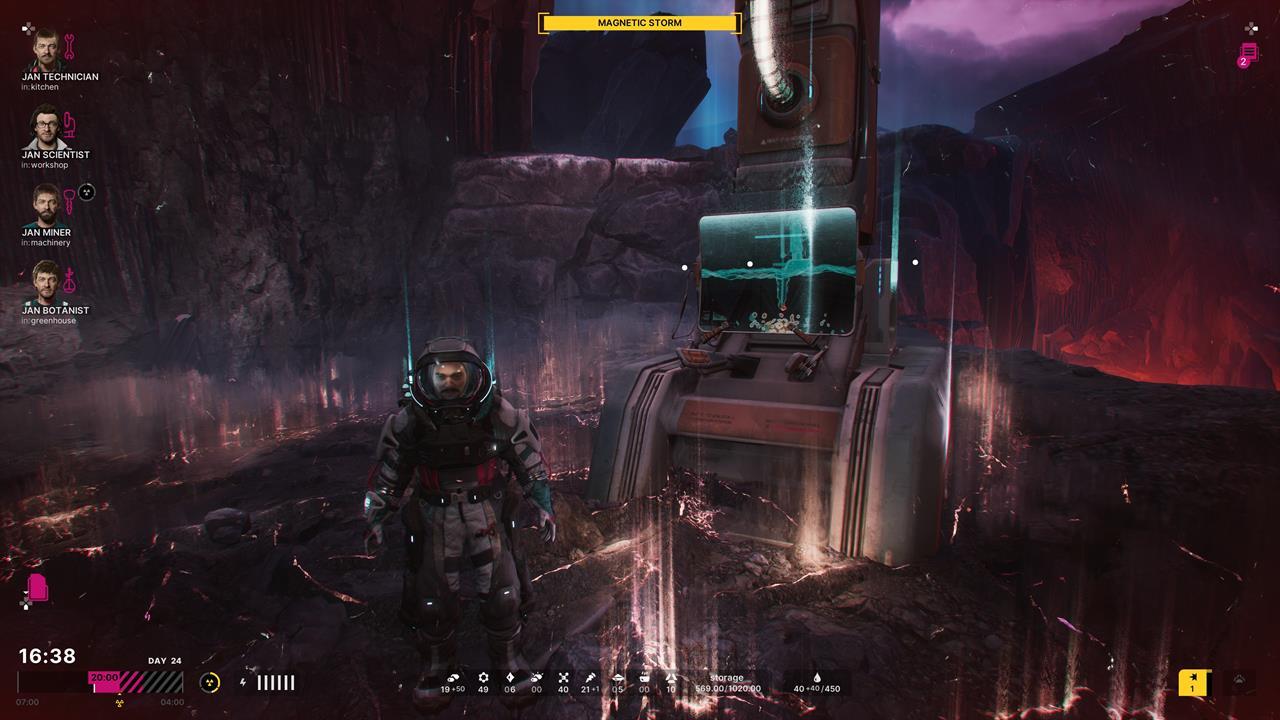Open the pink document icon
The width and height of the screenshot is (1280, 720).
pos(38,588)
